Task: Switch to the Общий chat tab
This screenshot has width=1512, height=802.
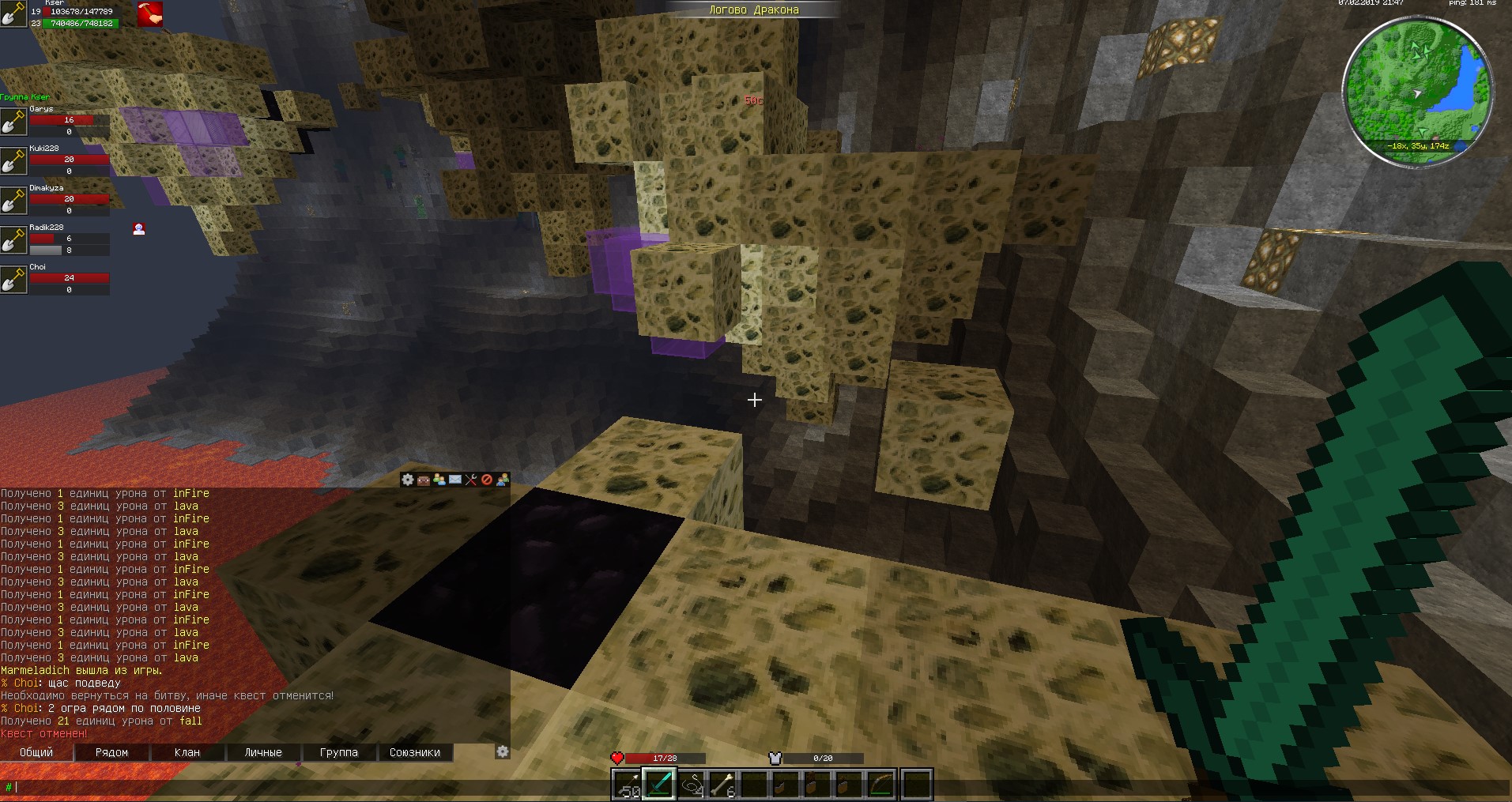Action: coord(36,752)
